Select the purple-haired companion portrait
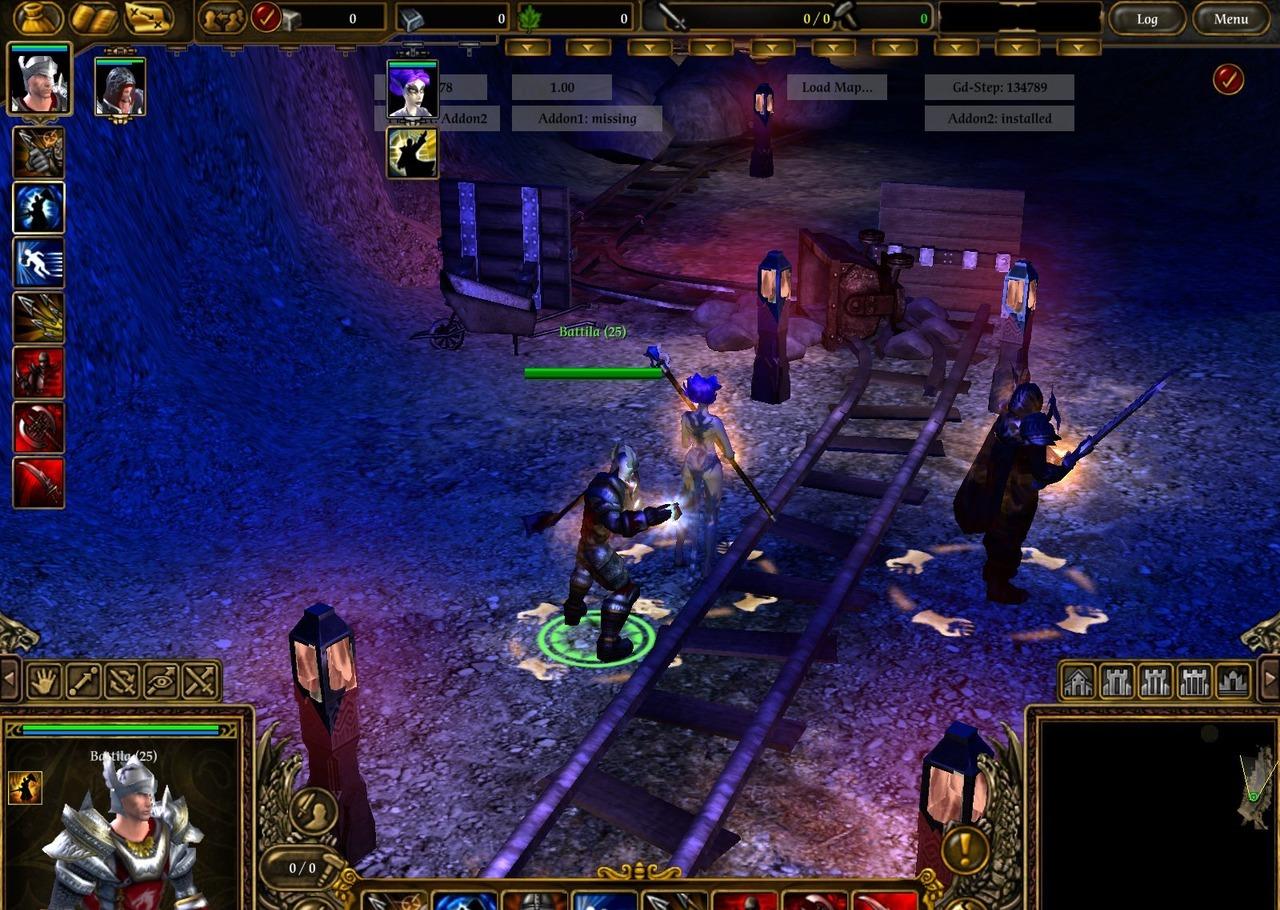The width and height of the screenshot is (1280, 910). pos(412,89)
